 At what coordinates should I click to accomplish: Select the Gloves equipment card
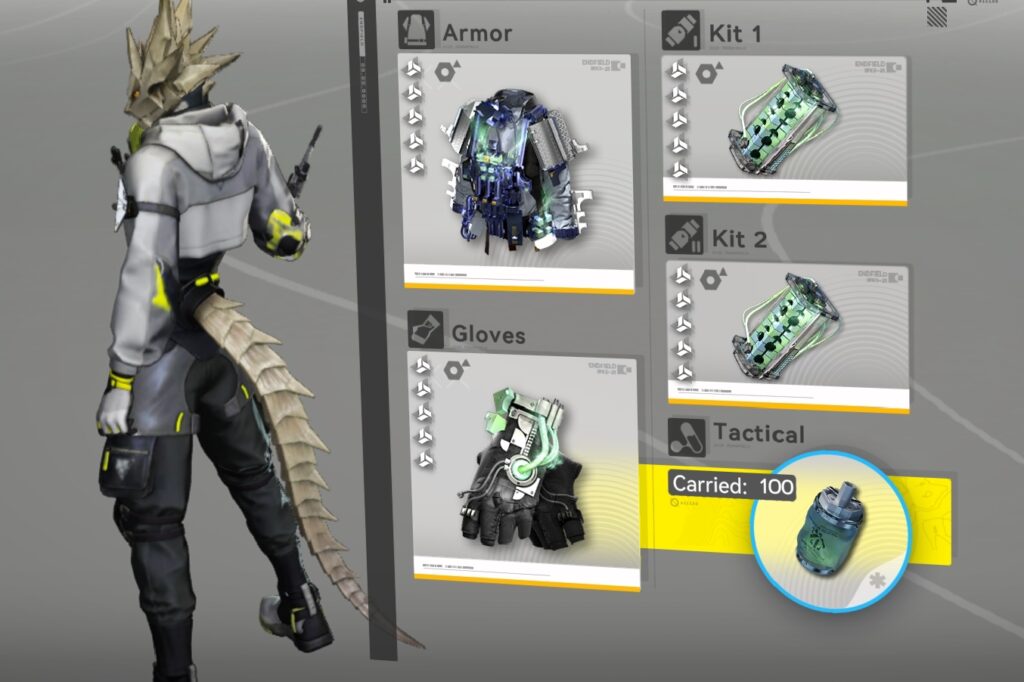click(x=524, y=469)
